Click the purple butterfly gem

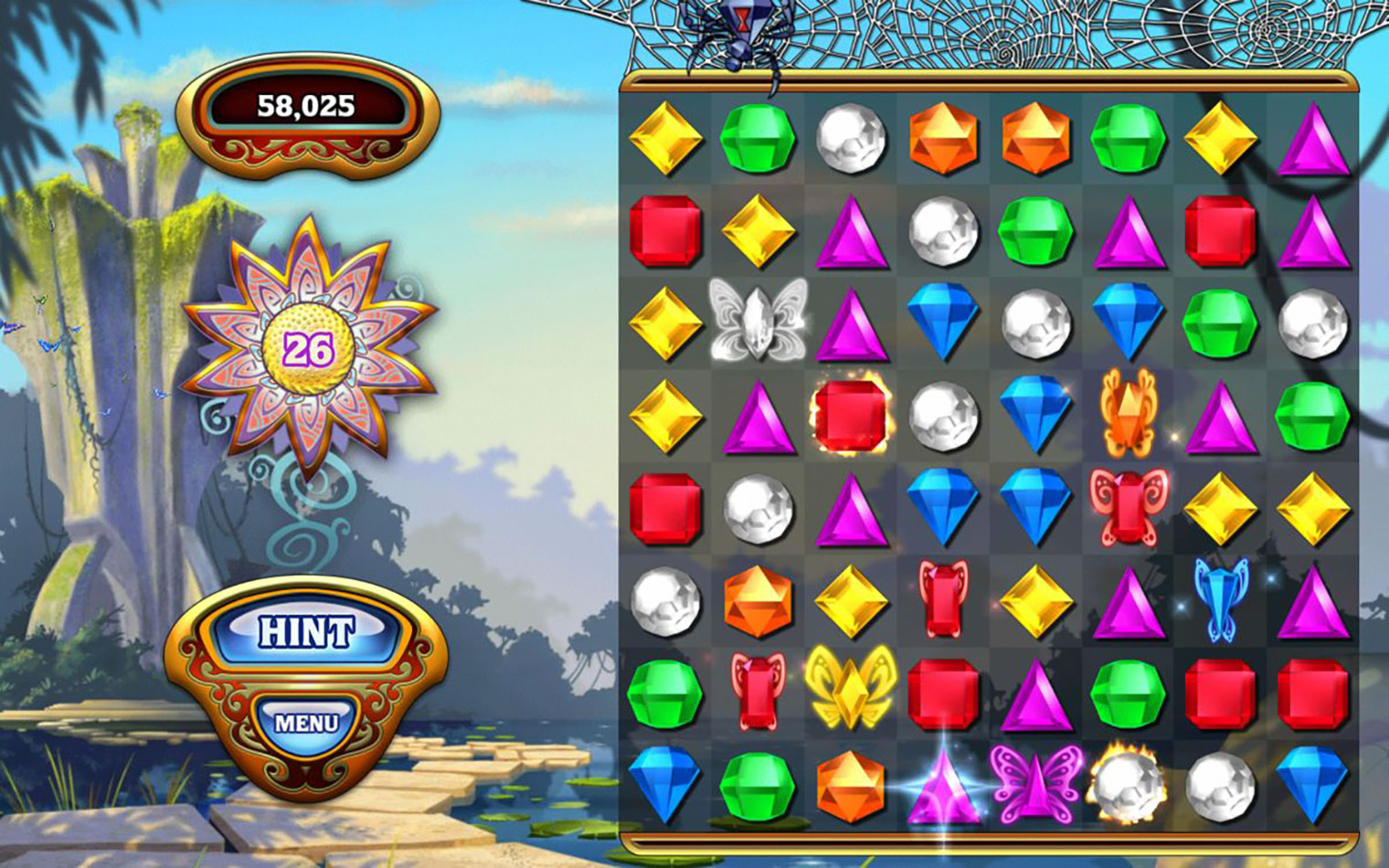point(1035,783)
